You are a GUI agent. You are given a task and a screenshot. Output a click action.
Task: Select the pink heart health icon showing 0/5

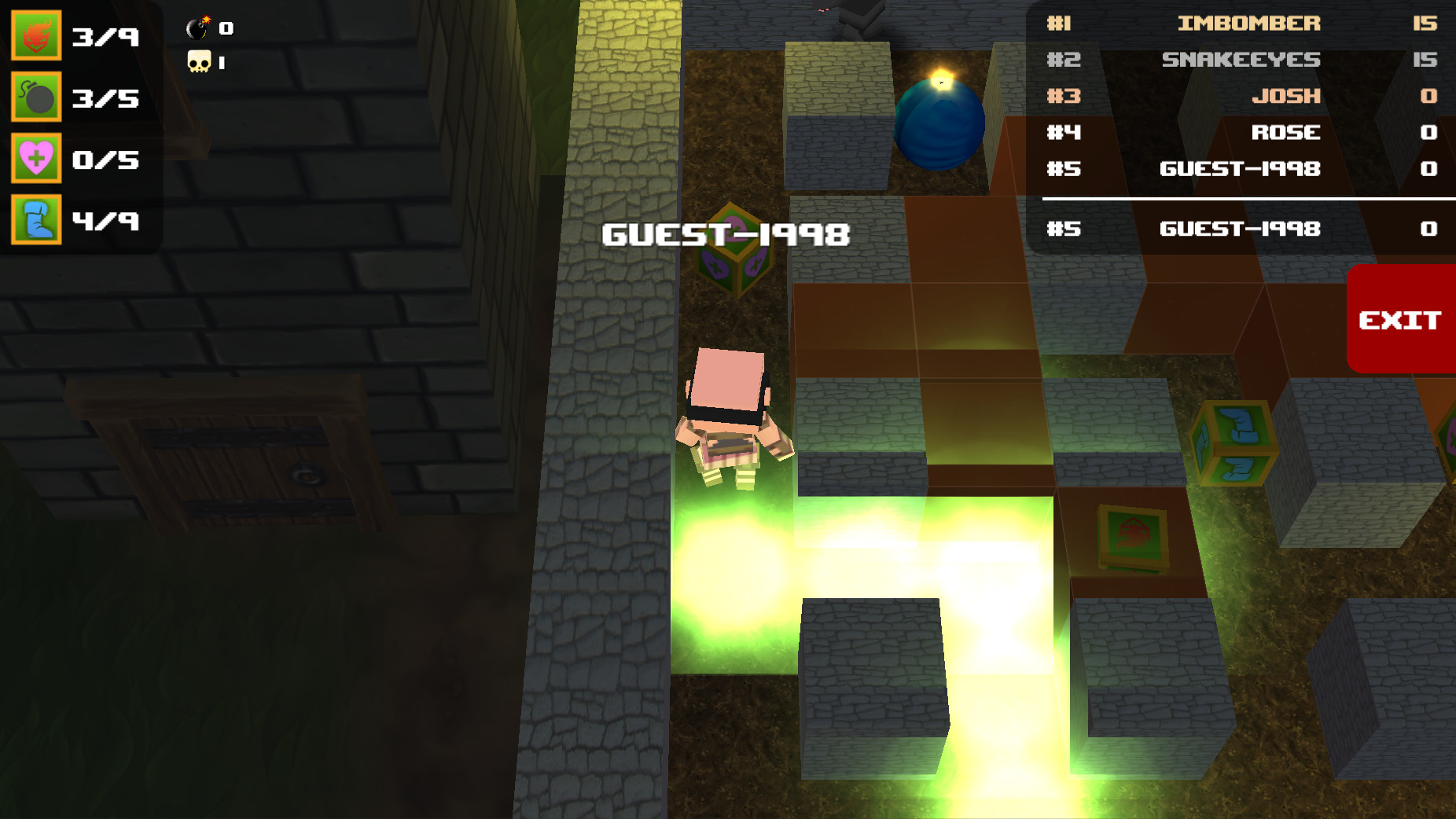tap(36, 160)
